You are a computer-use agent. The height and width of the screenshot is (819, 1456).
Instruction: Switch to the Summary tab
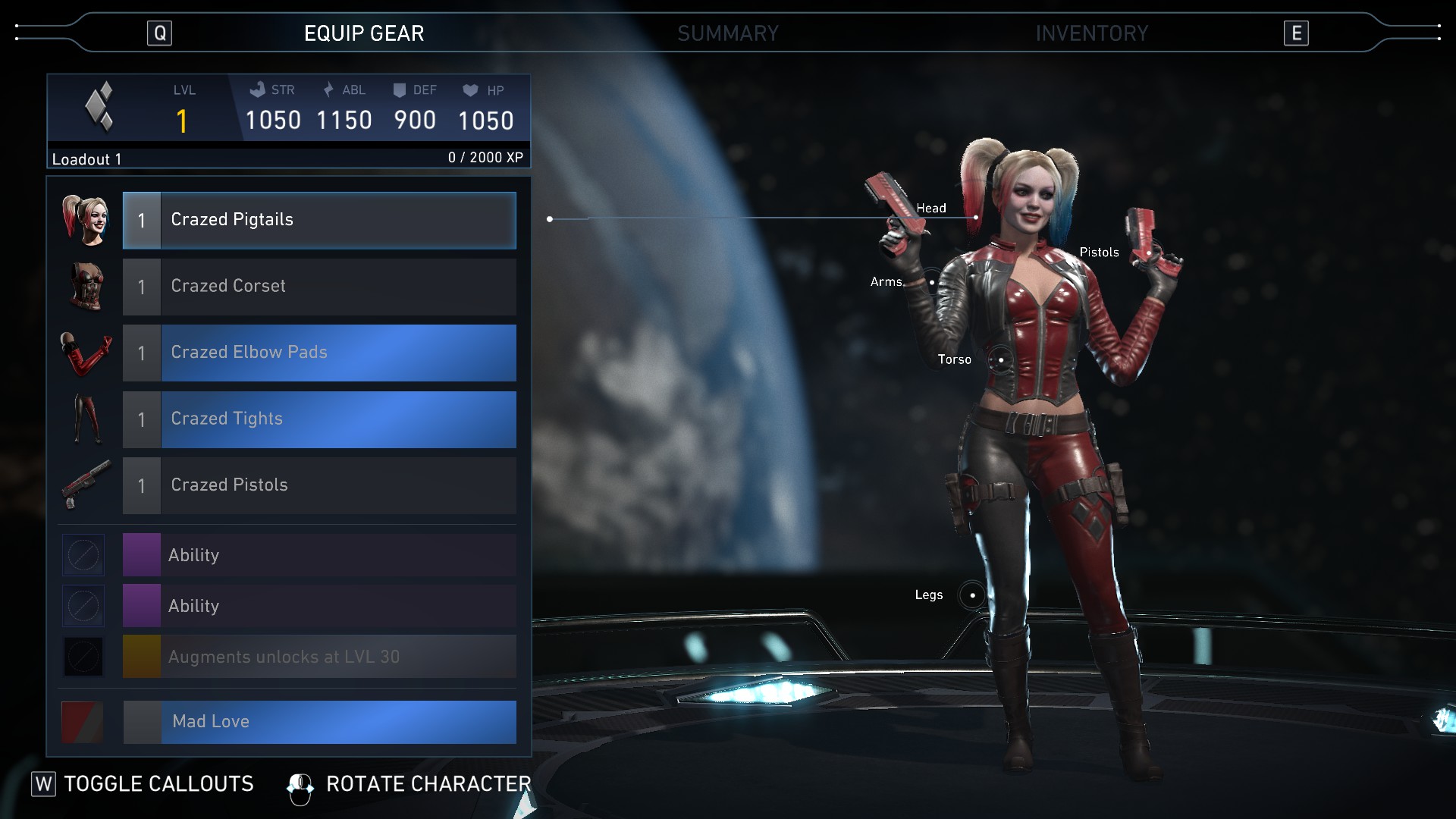[727, 33]
